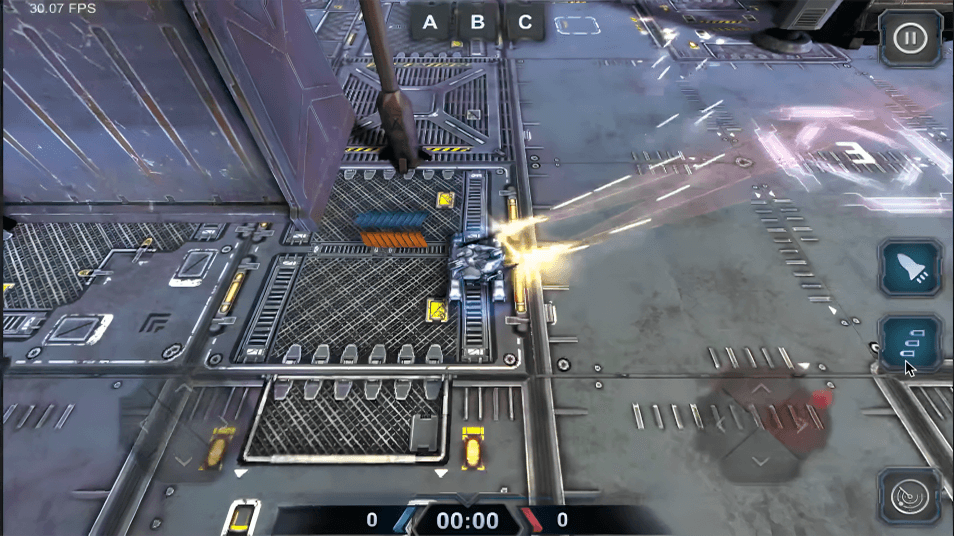Tap up arrow on the red-tinted direction pad
The width and height of the screenshot is (954, 536).
[x=762, y=388]
